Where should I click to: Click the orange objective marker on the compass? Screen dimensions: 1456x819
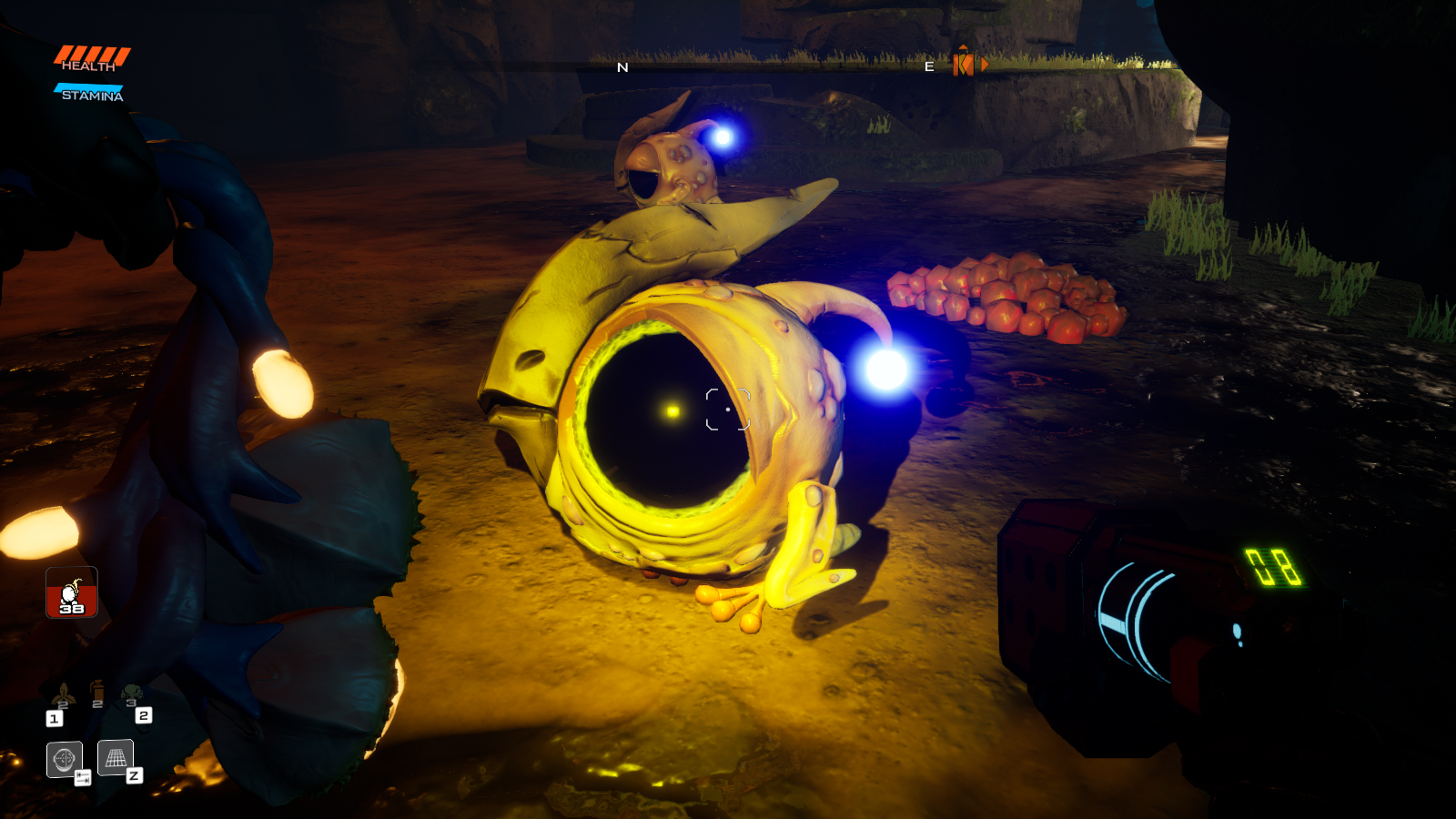[x=963, y=63]
